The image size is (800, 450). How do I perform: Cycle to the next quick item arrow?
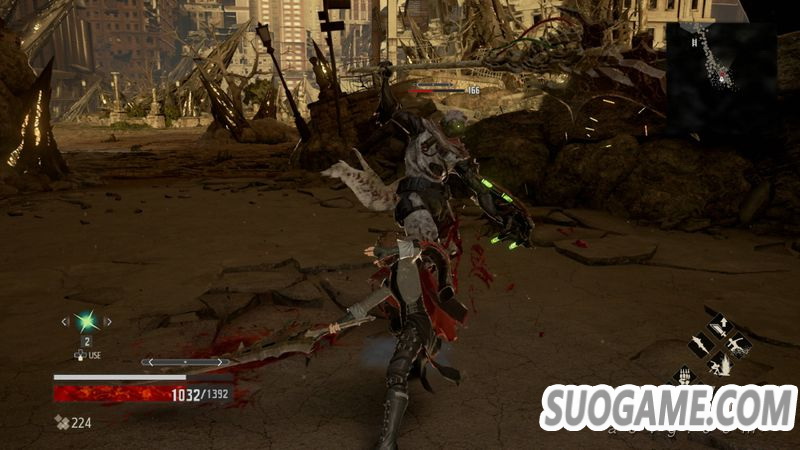(108, 321)
